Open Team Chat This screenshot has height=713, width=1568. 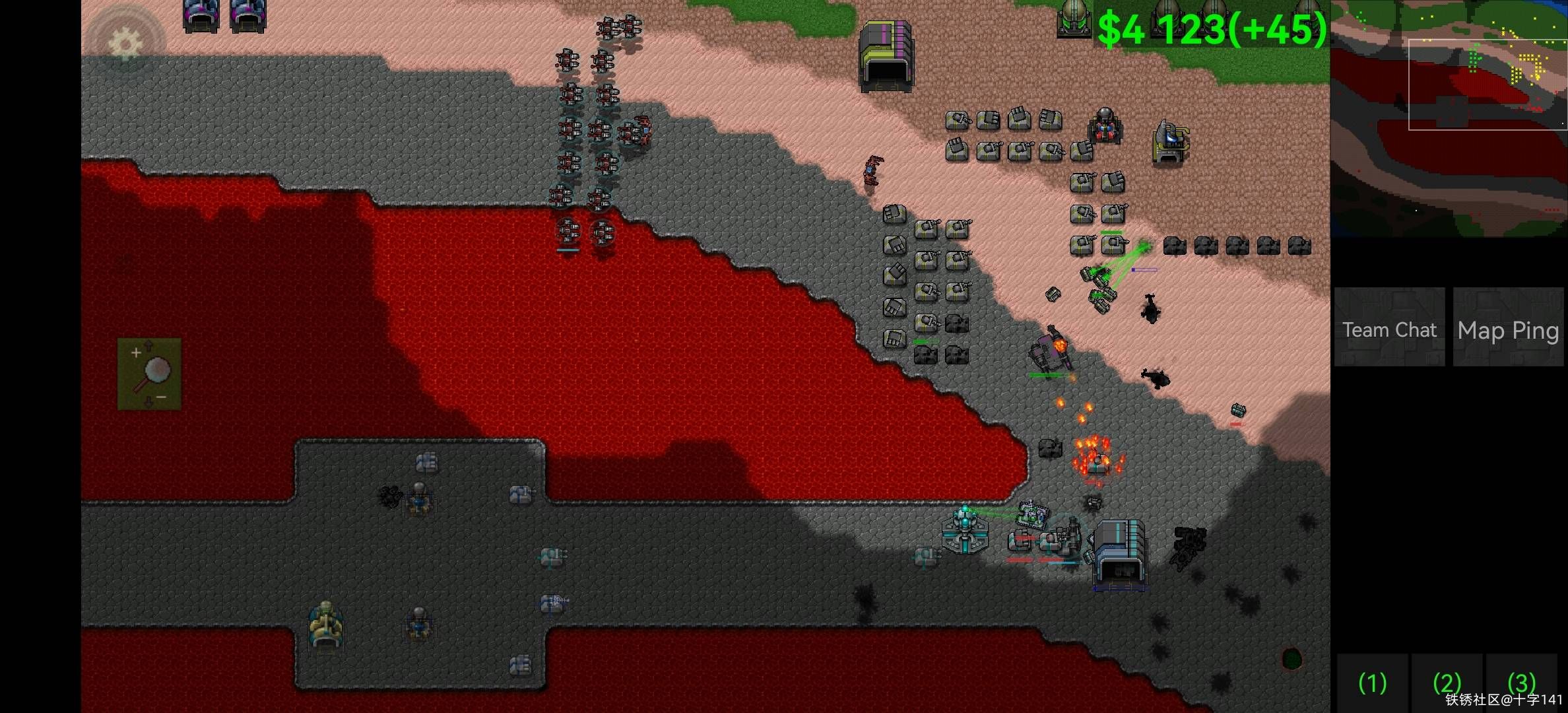(1389, 328)
